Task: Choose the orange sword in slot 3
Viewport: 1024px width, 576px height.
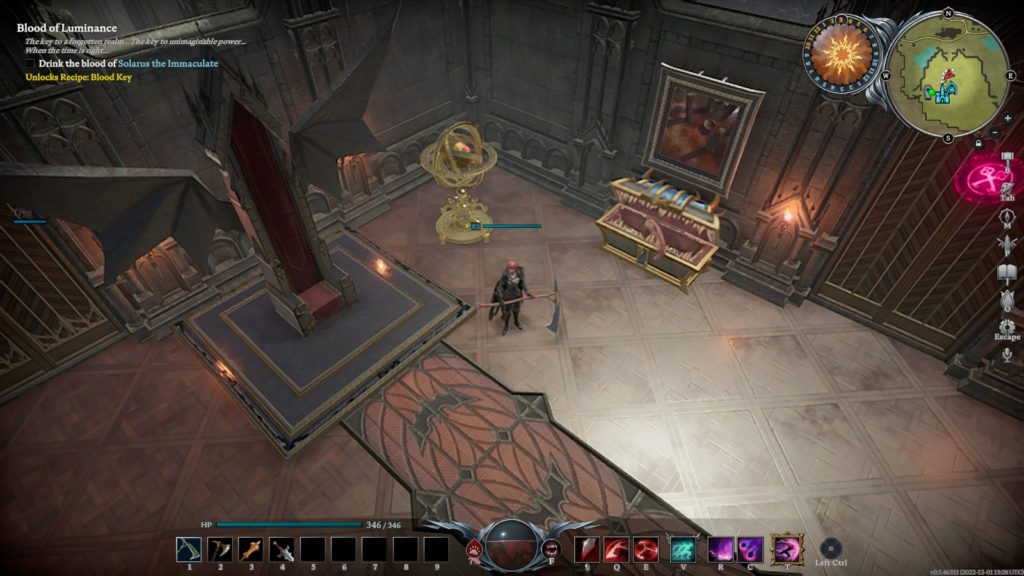Action: (x=250, y=549)
